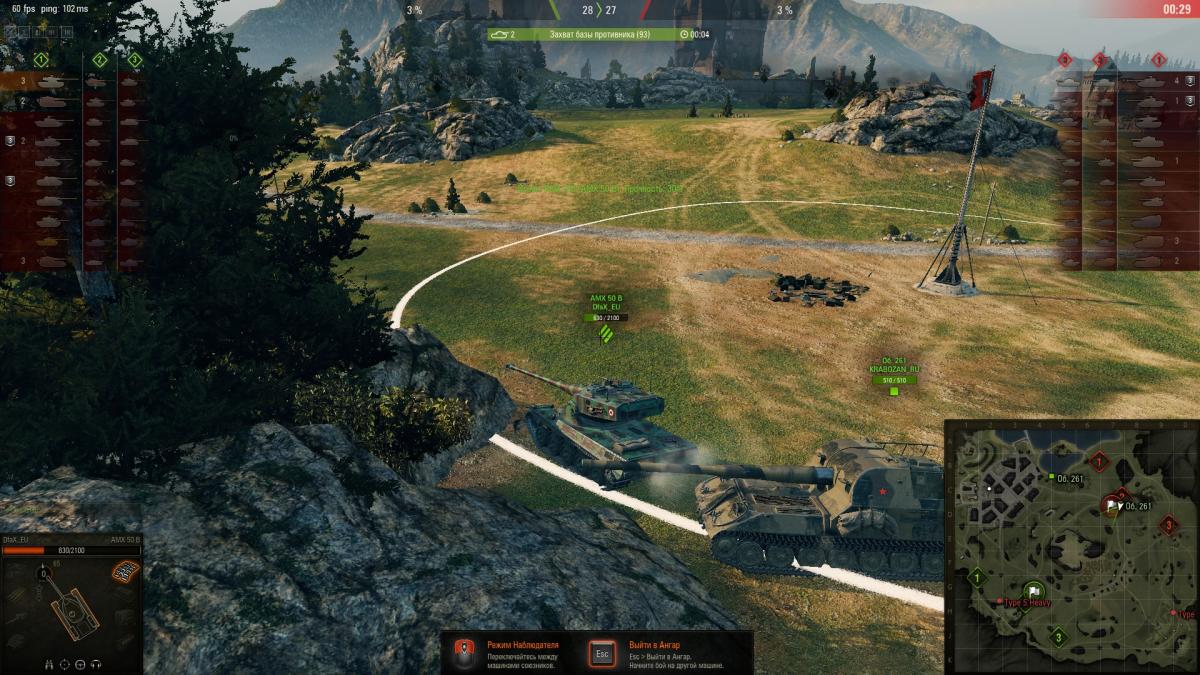The width and height of the screenshot is (1200, 675).
Task: Select red sector 3 diamond on the minimap
Action: coord(1168,523)
